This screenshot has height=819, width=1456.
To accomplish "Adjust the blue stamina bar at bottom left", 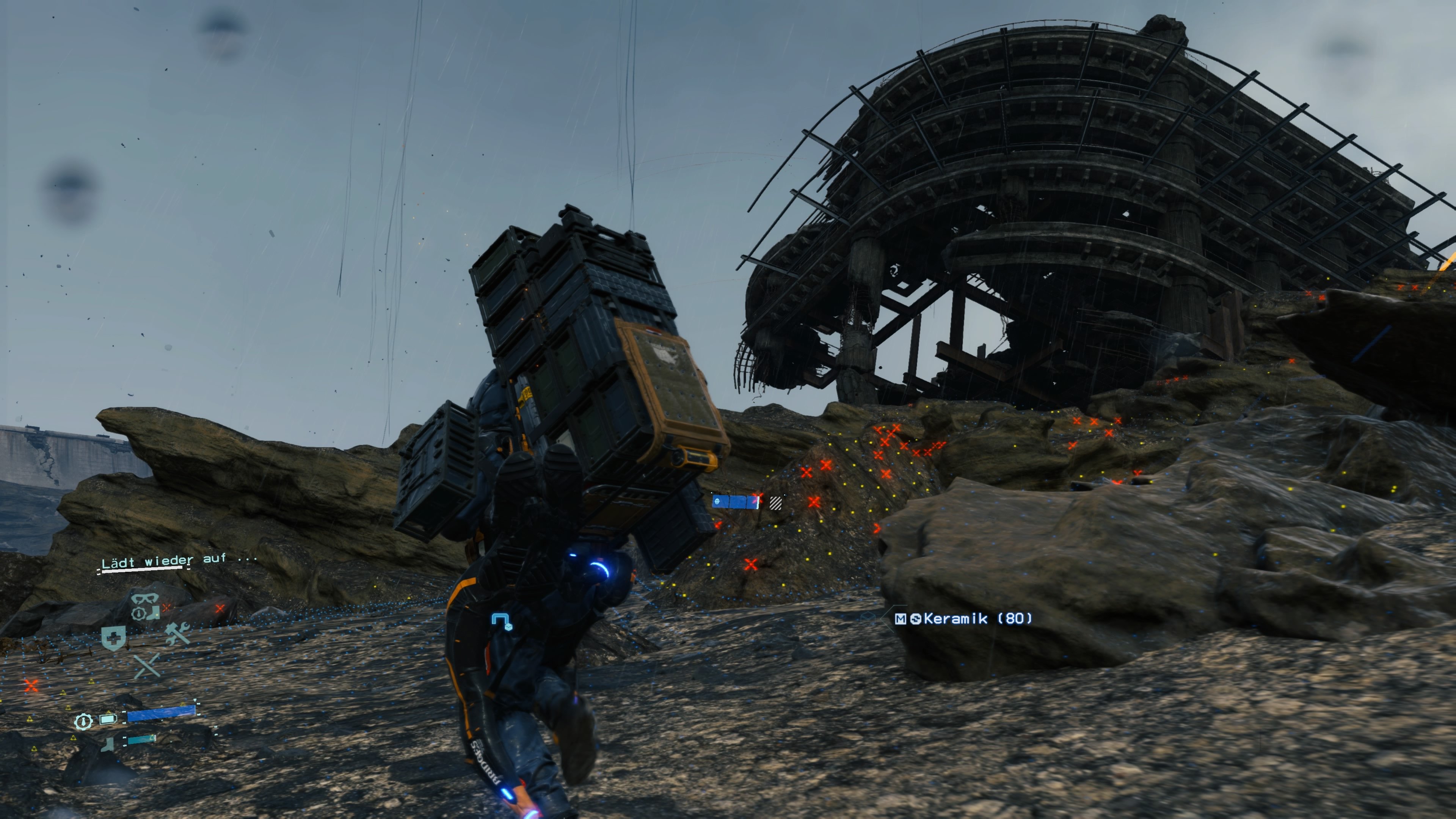I will [x=161, y=713].
